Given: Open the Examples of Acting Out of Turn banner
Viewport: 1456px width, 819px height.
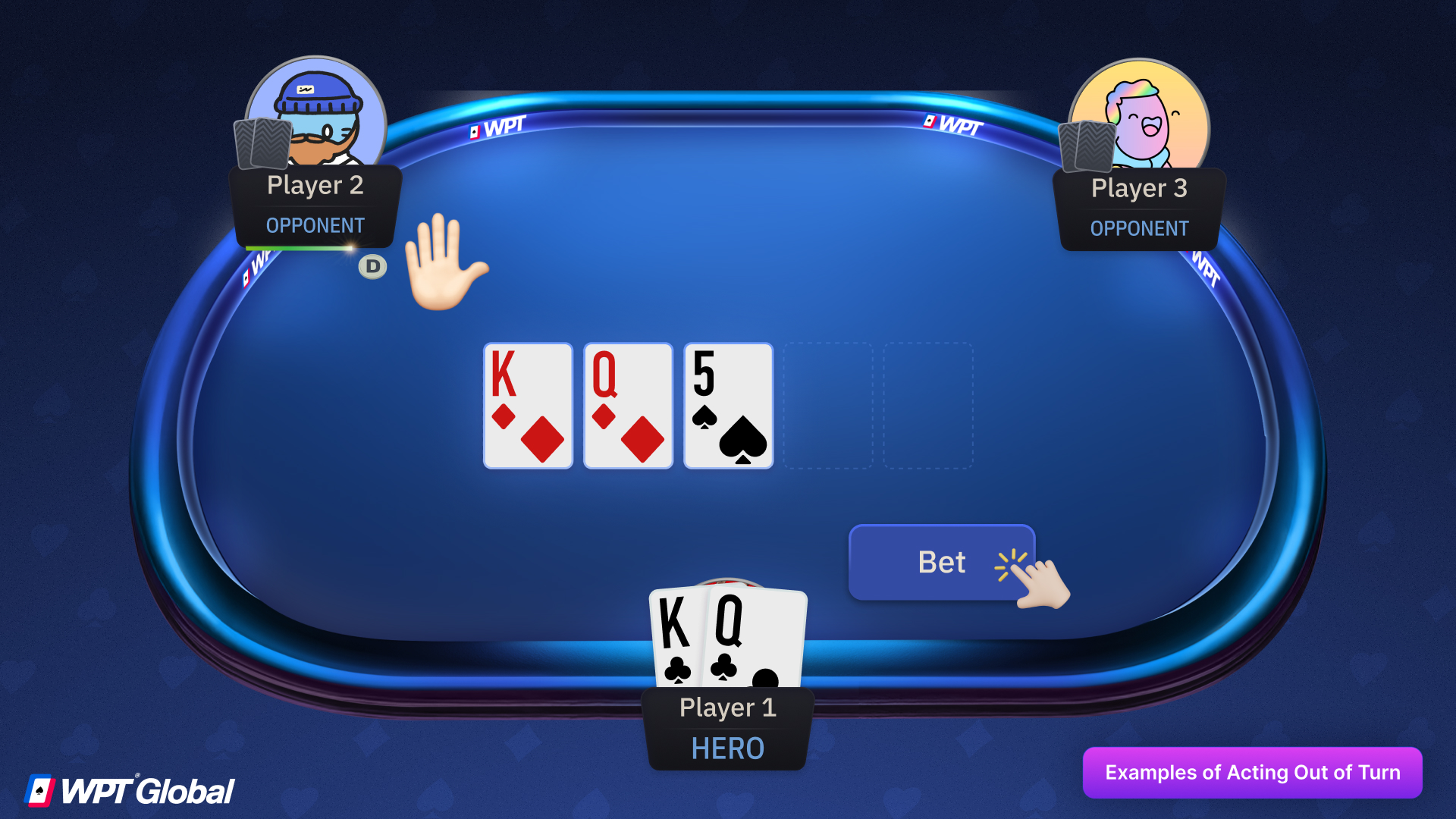Looking at the screenshot, I should [x=1252, y=773].
